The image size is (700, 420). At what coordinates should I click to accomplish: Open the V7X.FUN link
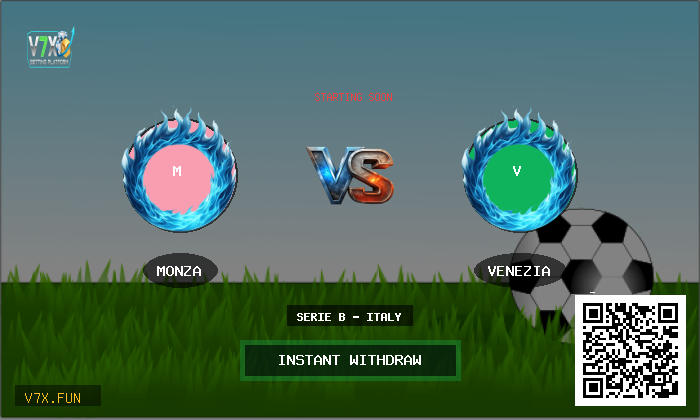(x=57, y=397)
